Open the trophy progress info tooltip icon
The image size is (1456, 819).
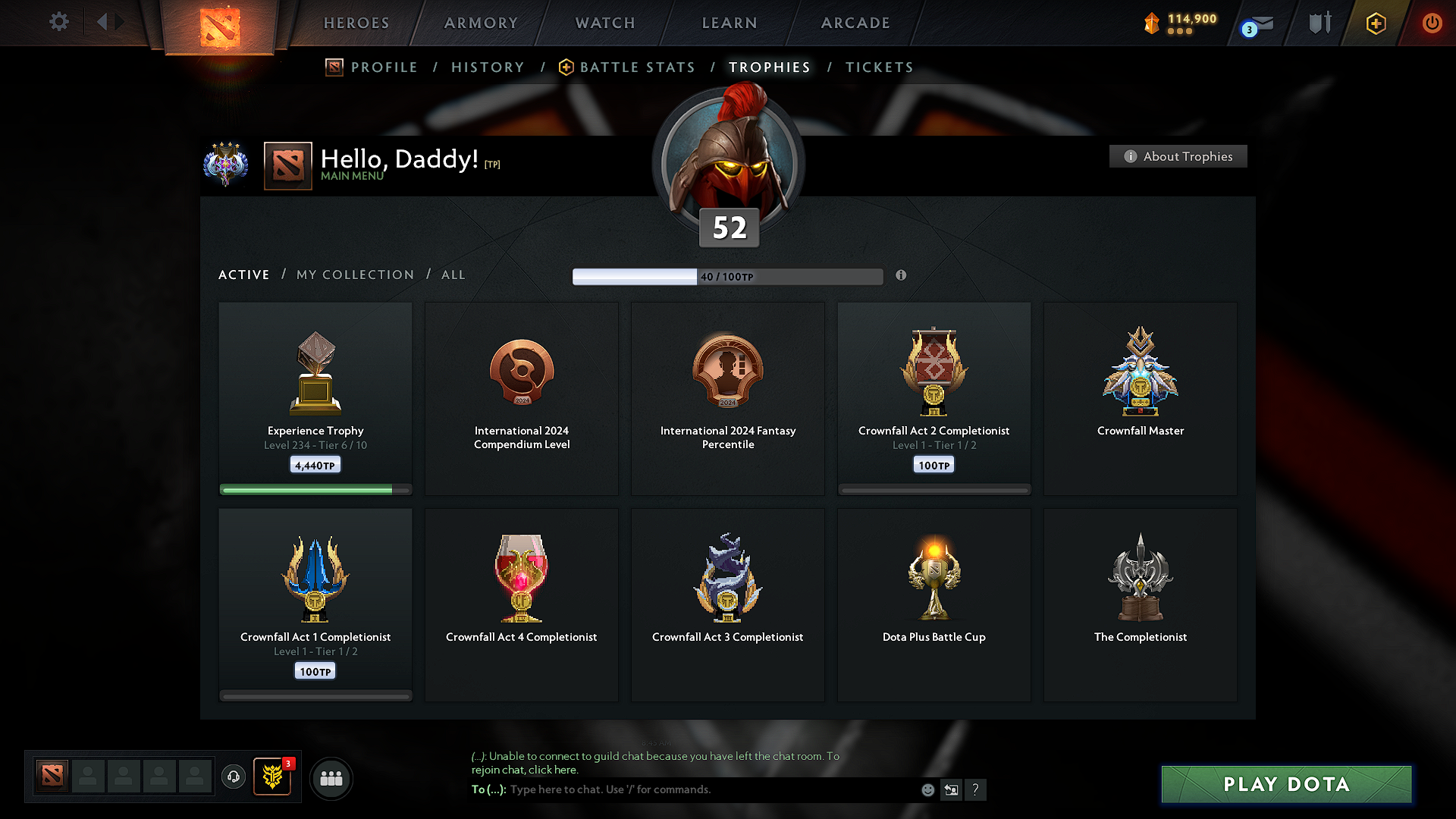point(902,276)
